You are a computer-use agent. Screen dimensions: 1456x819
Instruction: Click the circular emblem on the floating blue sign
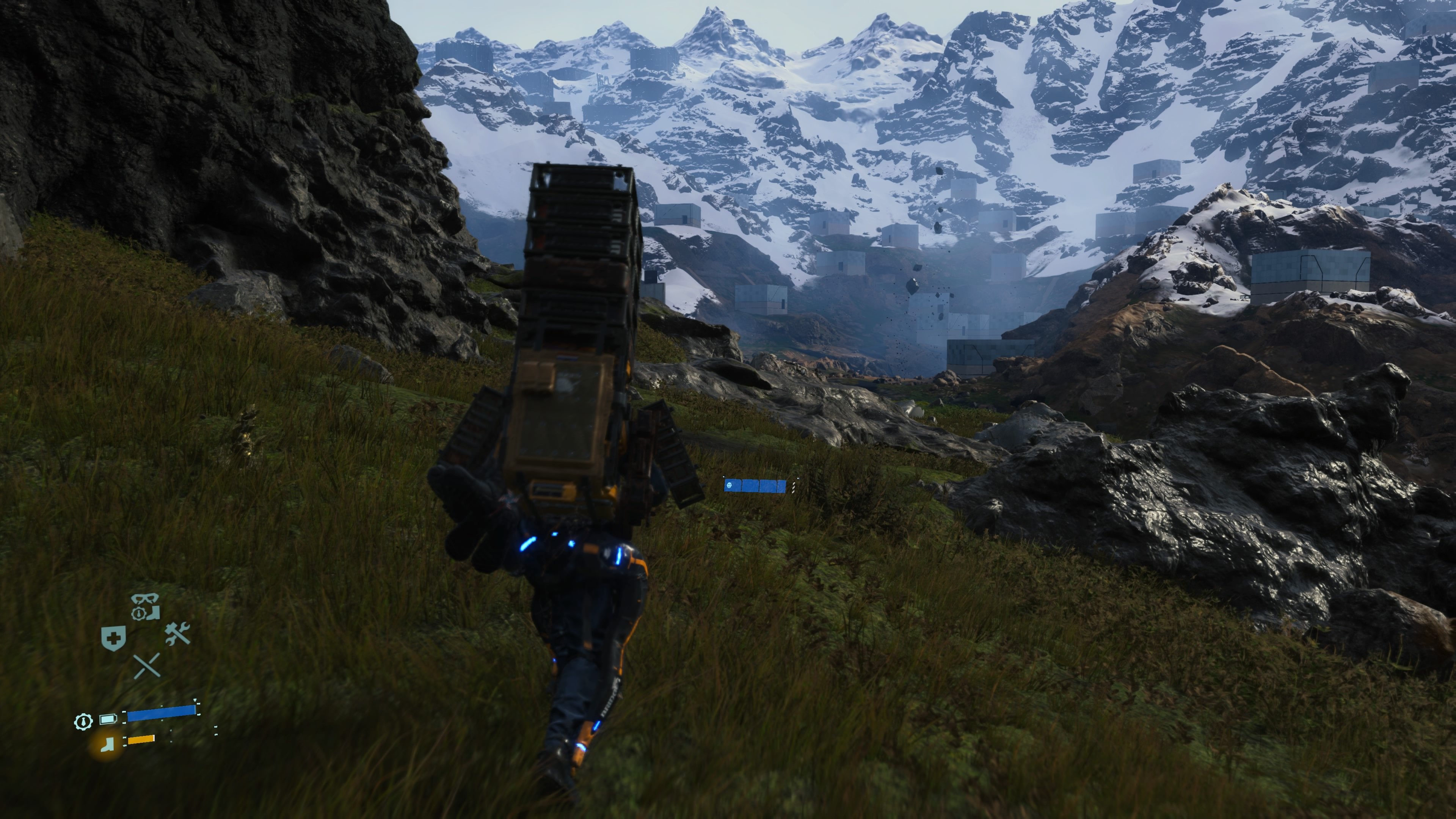(x=729, y=485)
